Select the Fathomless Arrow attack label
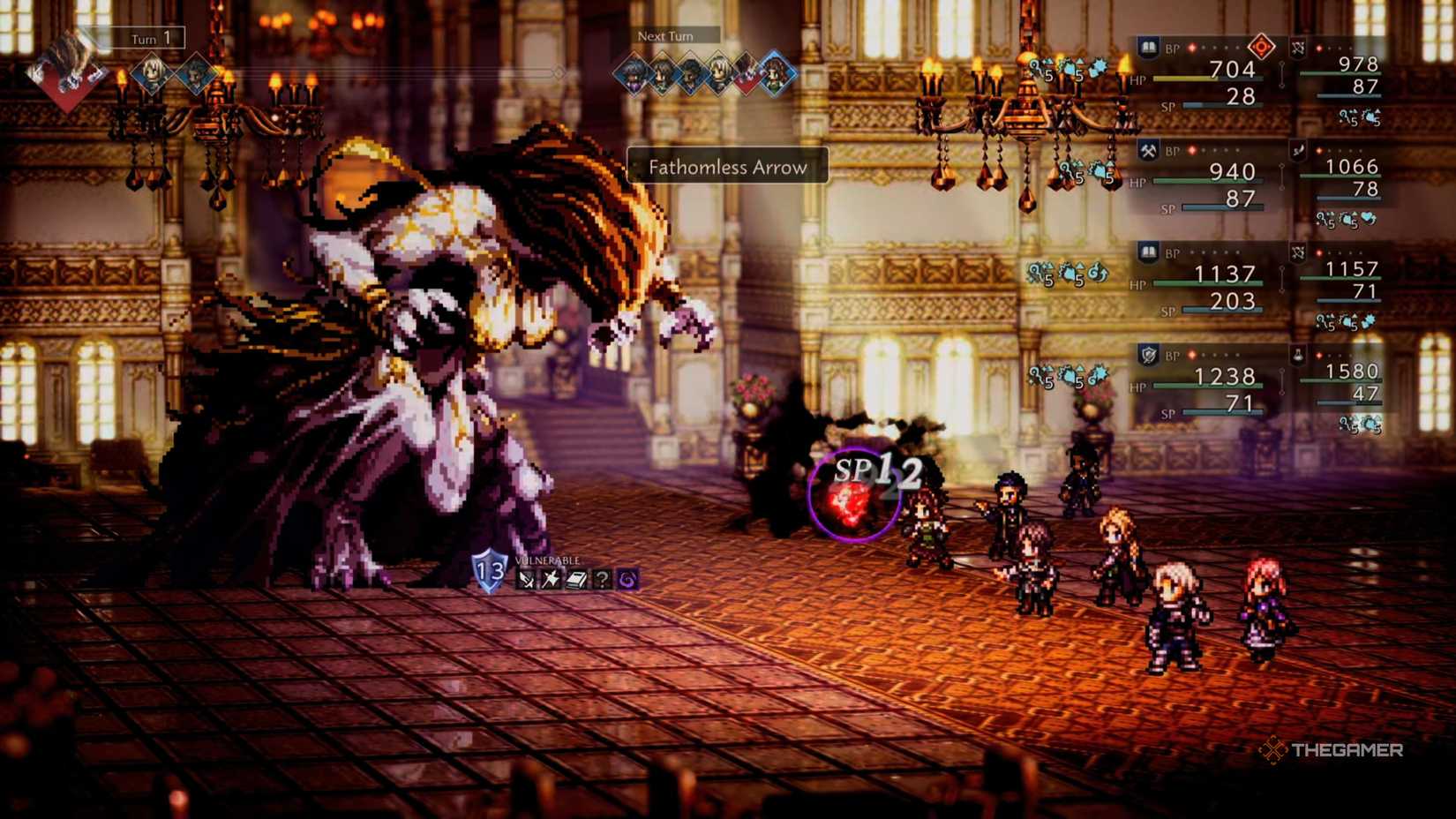 point(727,167)
